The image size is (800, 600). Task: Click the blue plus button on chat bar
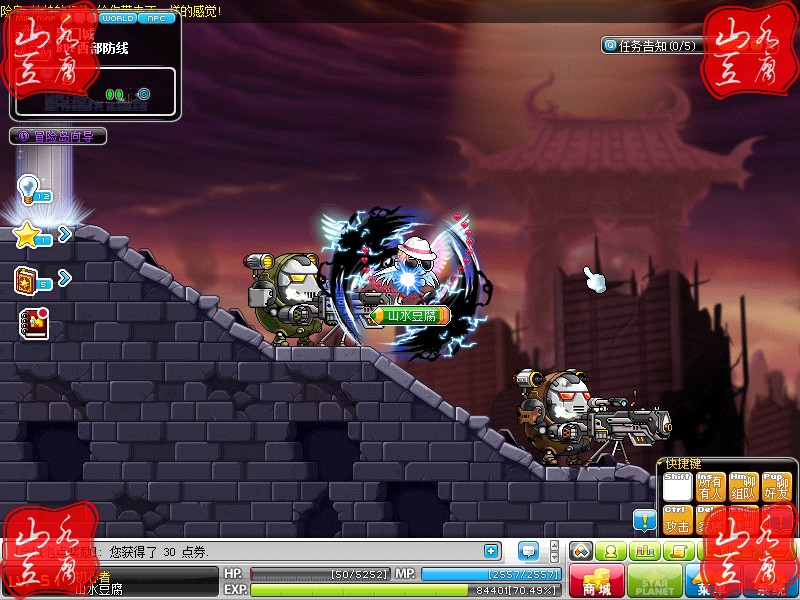click(491, 550)
